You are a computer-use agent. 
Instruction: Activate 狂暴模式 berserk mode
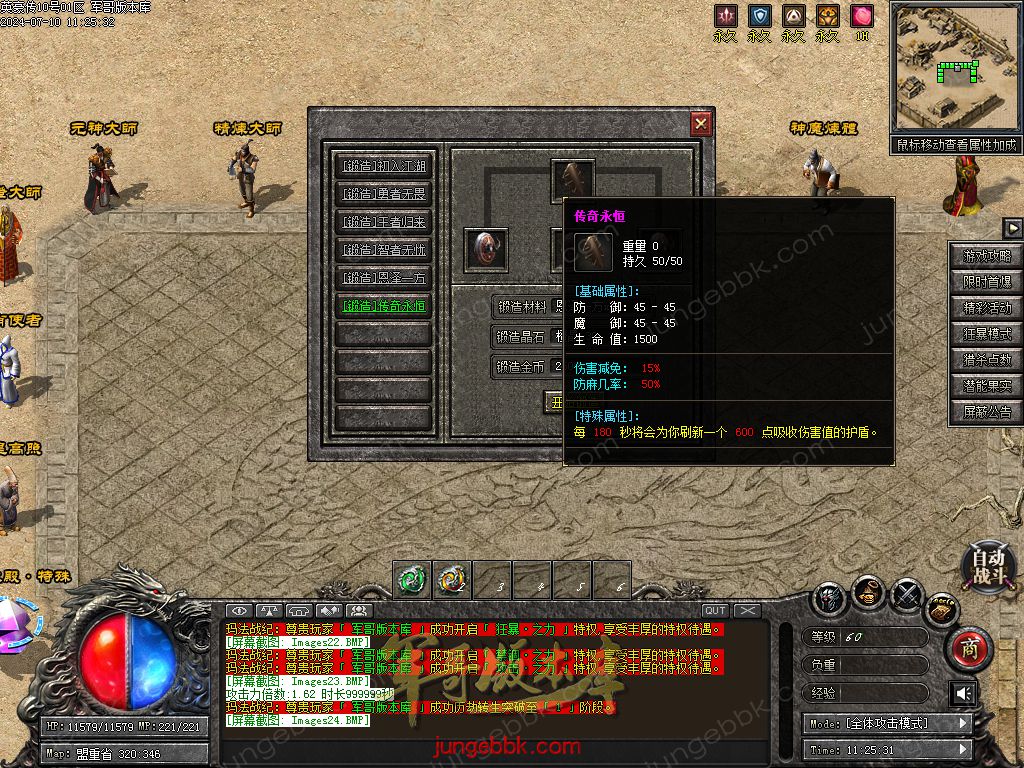click(x=987, y=334)
